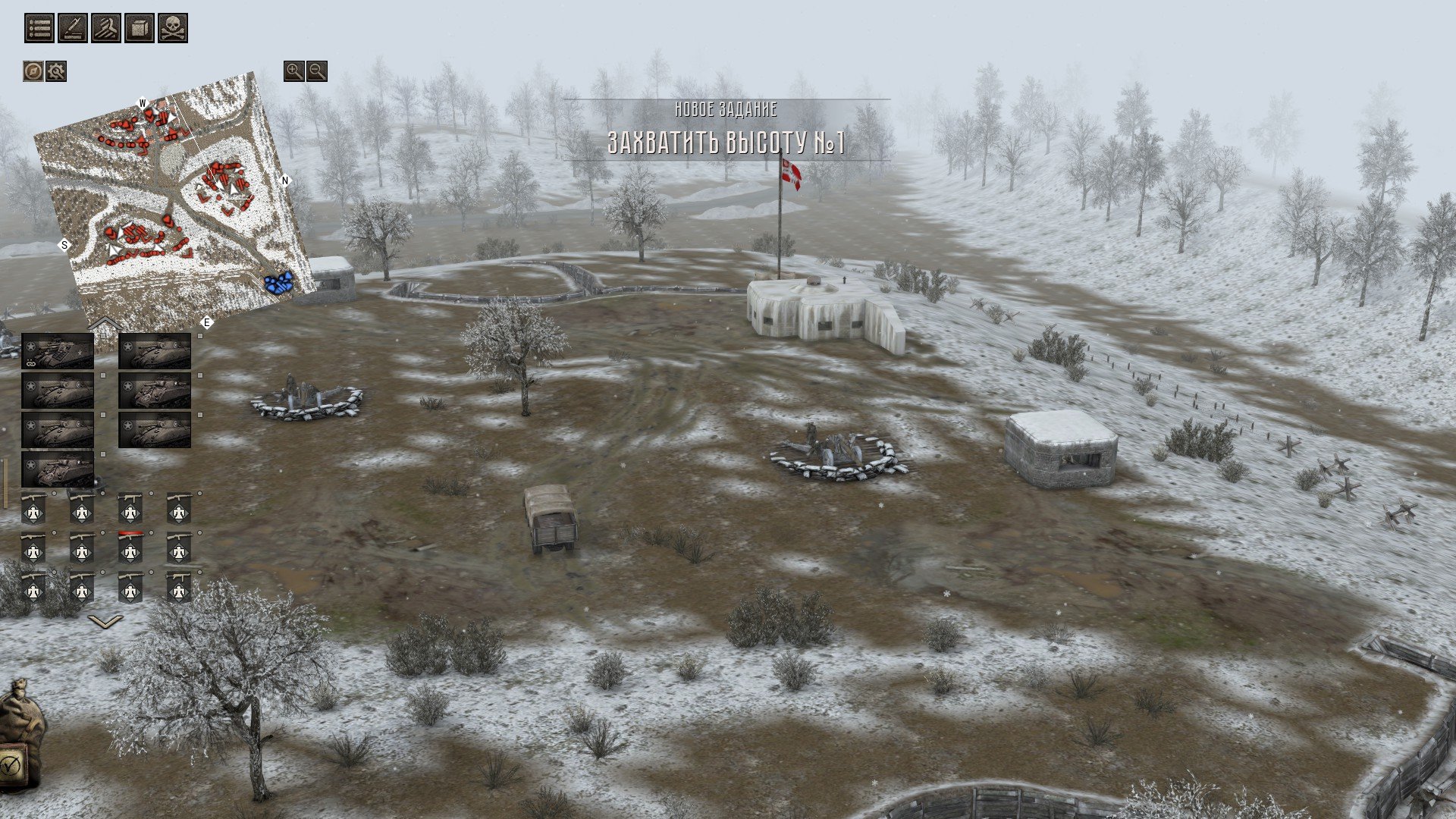This screenshot has height=819, width=1456.
Task: Select the tank portrait with the chain-link symbol
Action: click(58, 352)
